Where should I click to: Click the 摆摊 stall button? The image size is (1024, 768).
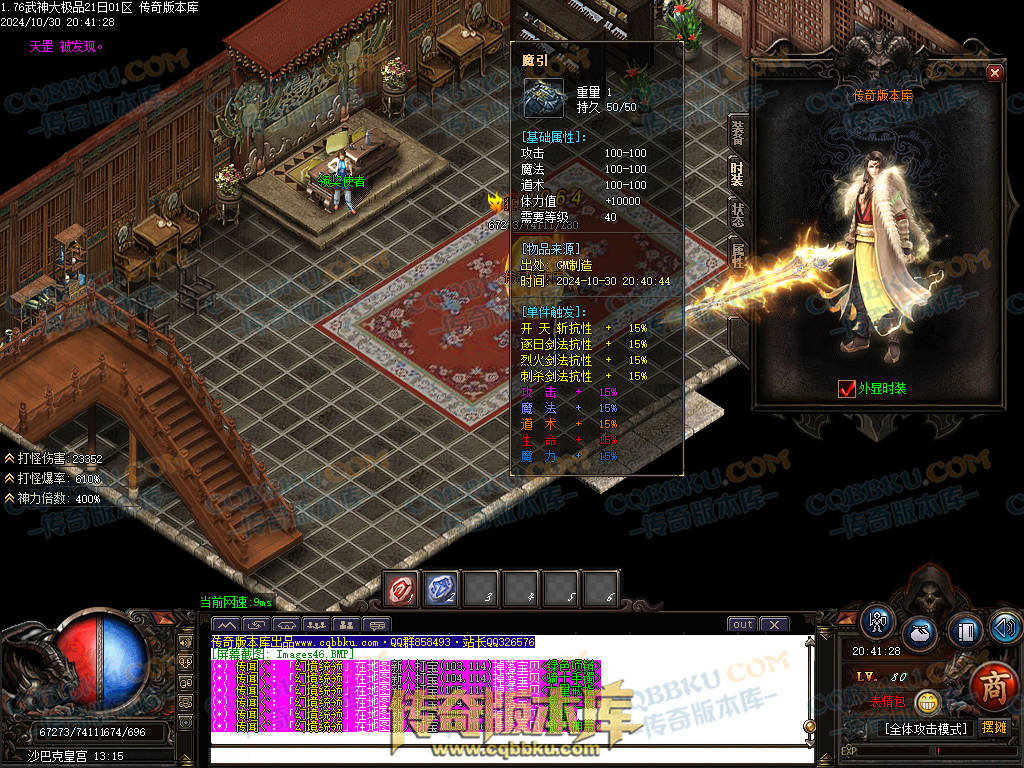(994, 728)
